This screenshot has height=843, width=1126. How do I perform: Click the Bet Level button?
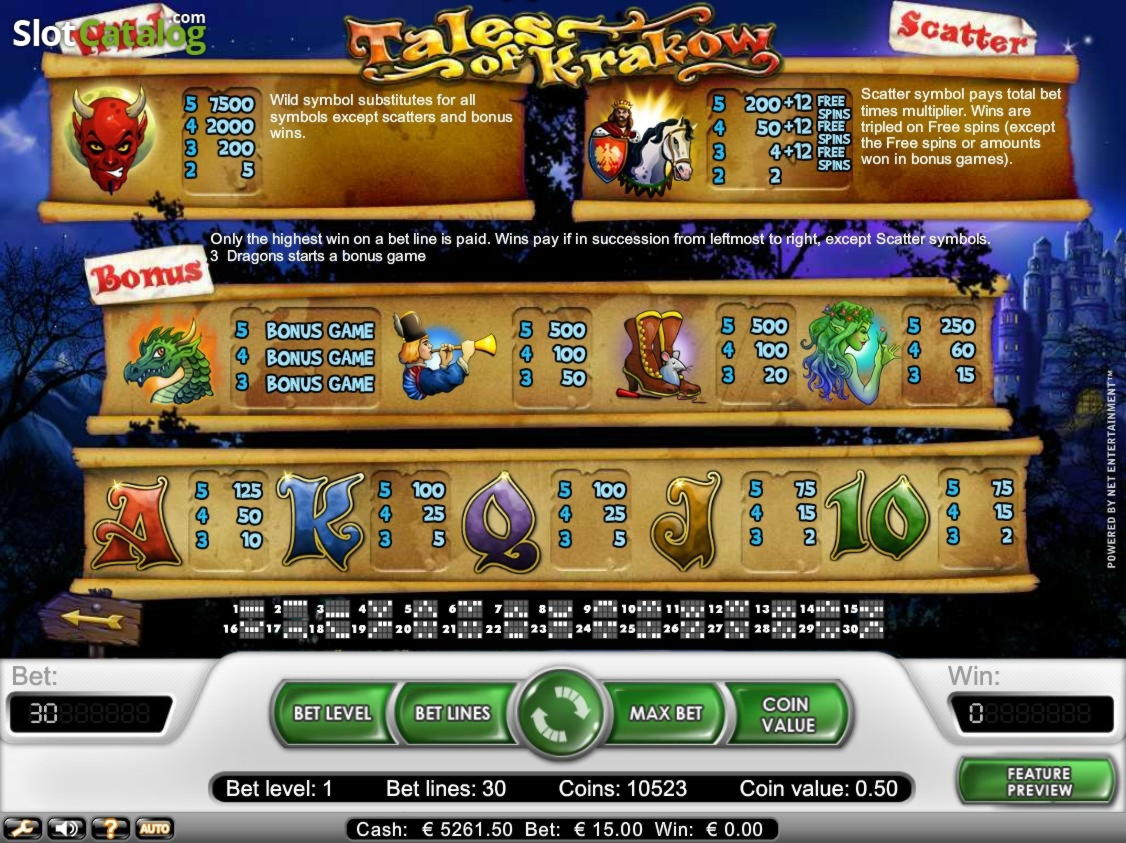(x=332, y=713)
